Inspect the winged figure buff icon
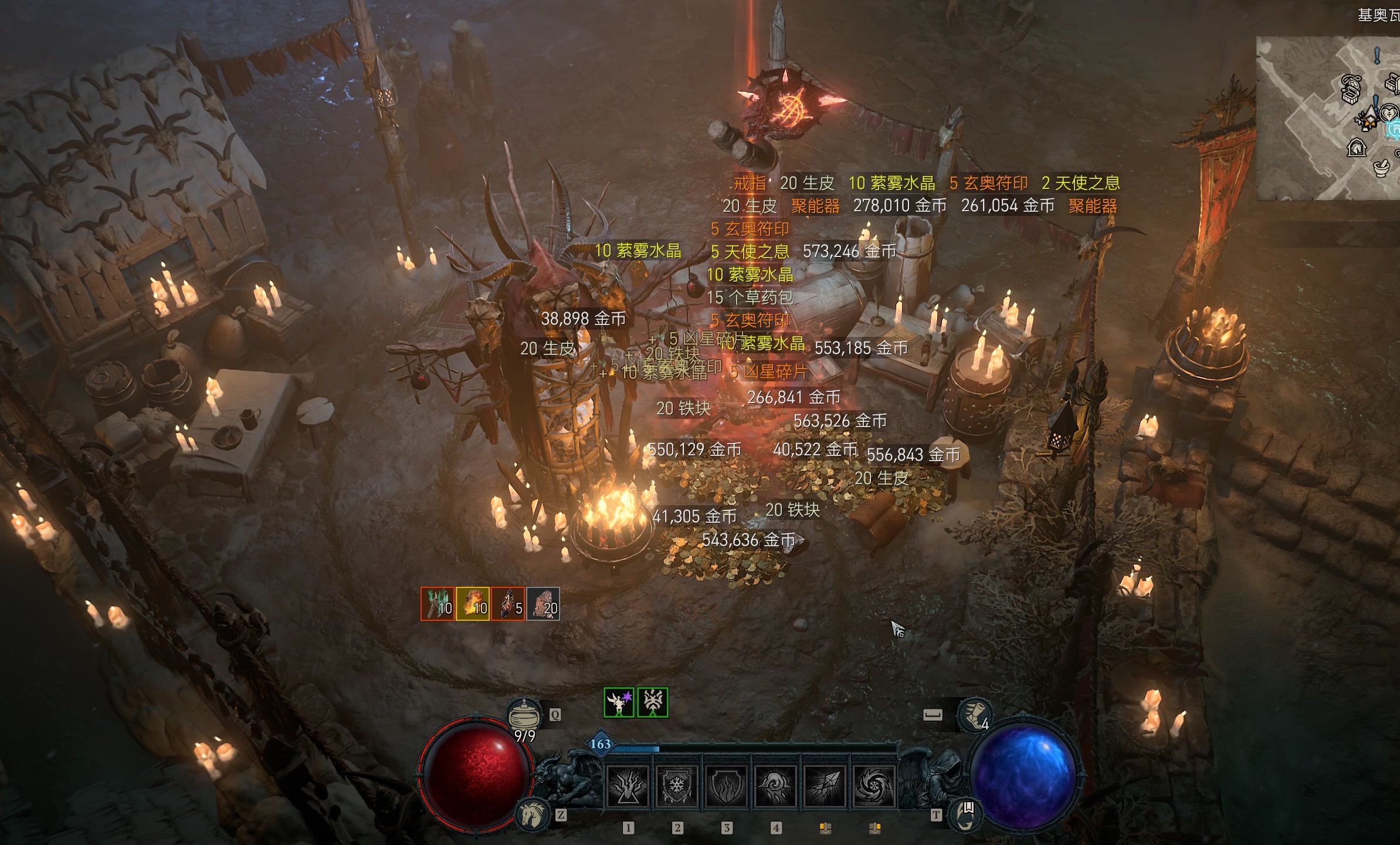Viewport: 1400px width, 845px height. pyautogui.click(x=619, y=702)
